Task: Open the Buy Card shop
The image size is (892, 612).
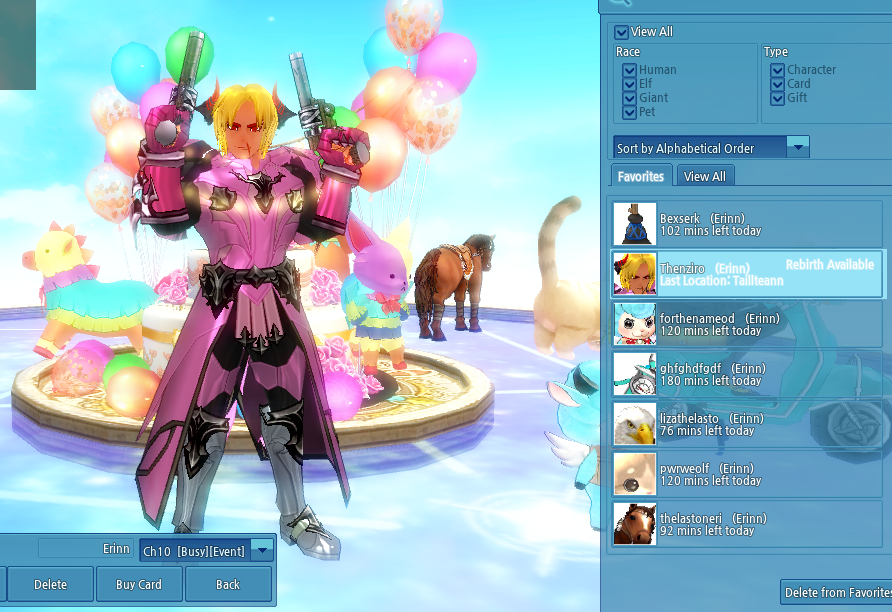Action: 139,585
